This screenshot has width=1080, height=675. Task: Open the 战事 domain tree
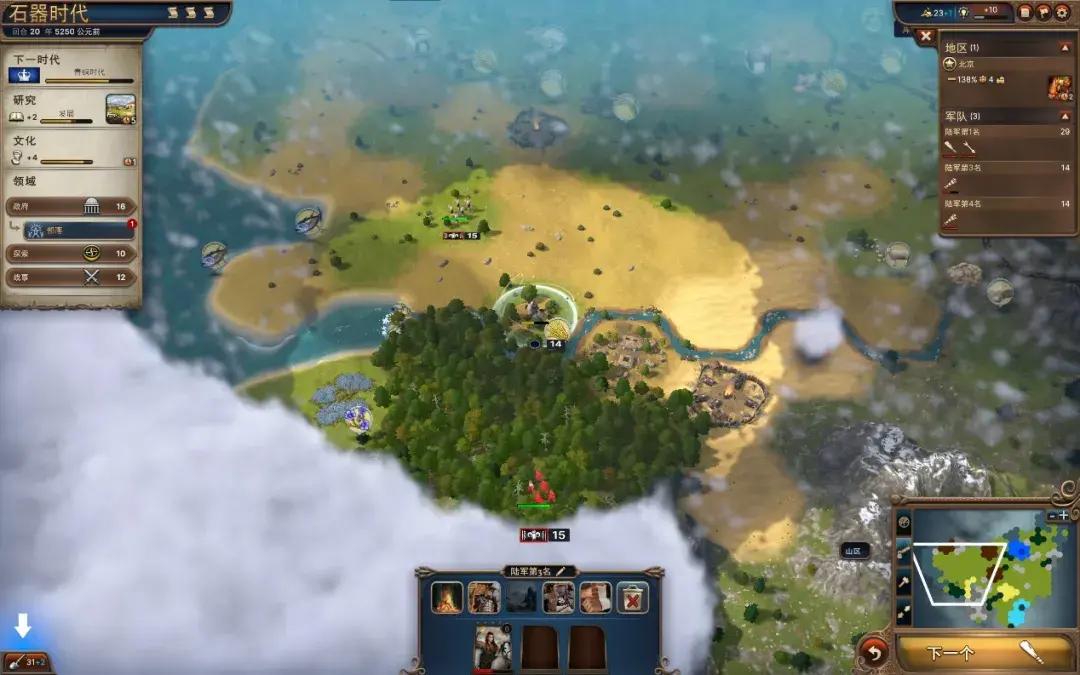pyautogui.click(x=72, y=276)
